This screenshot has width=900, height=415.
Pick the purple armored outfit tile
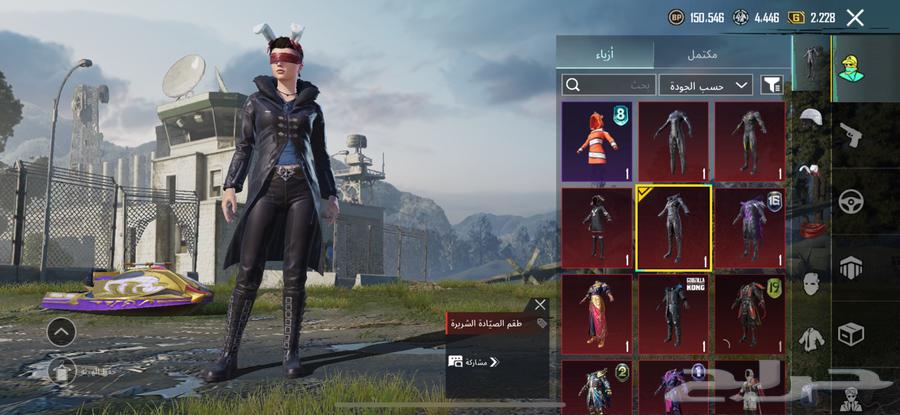(751, 227)
